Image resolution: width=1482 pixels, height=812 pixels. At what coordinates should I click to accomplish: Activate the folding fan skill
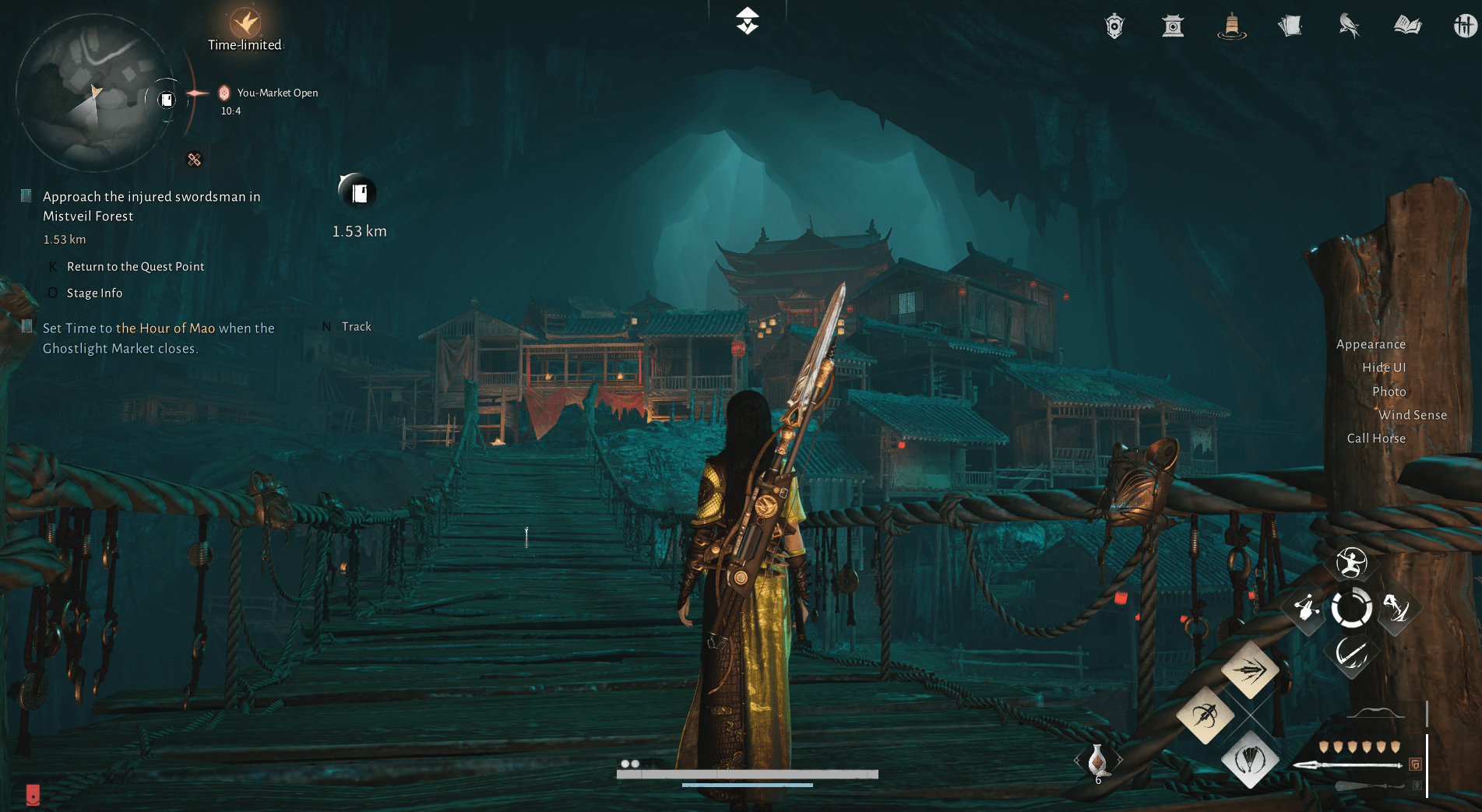pyautogui.click(x=1249, y=759)
